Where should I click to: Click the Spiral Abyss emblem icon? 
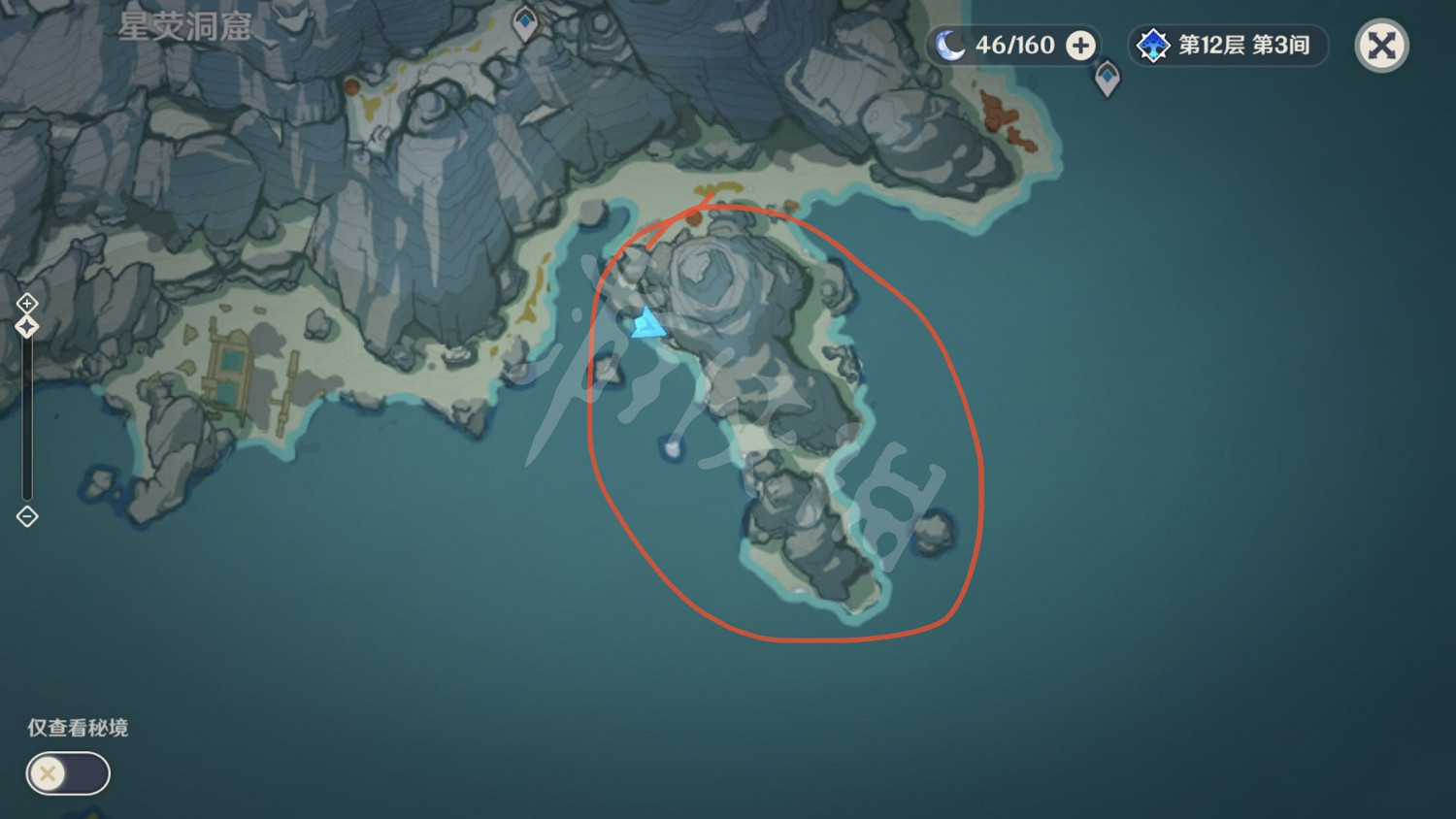point(1151,45)
